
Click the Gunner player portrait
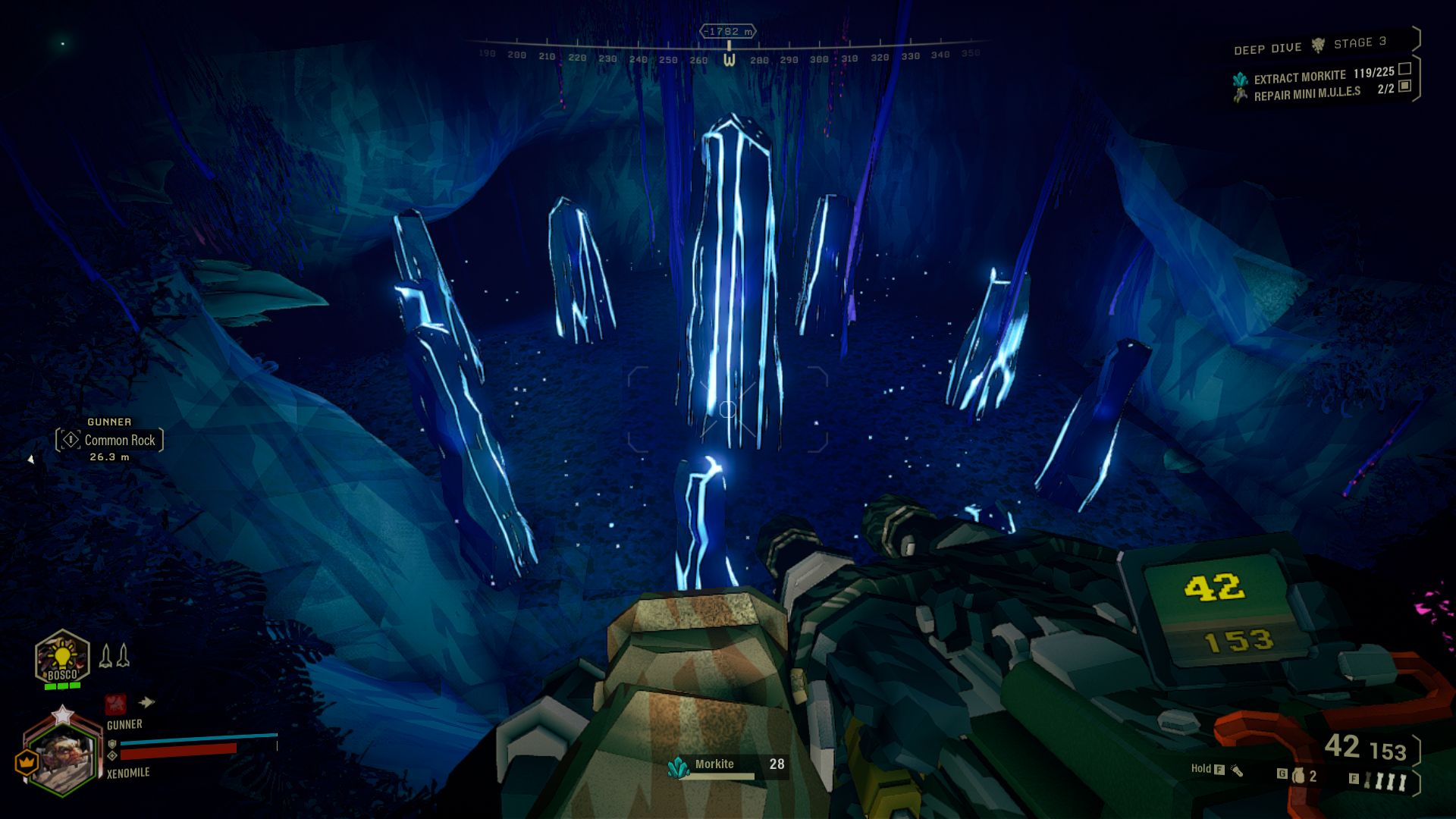64,755
